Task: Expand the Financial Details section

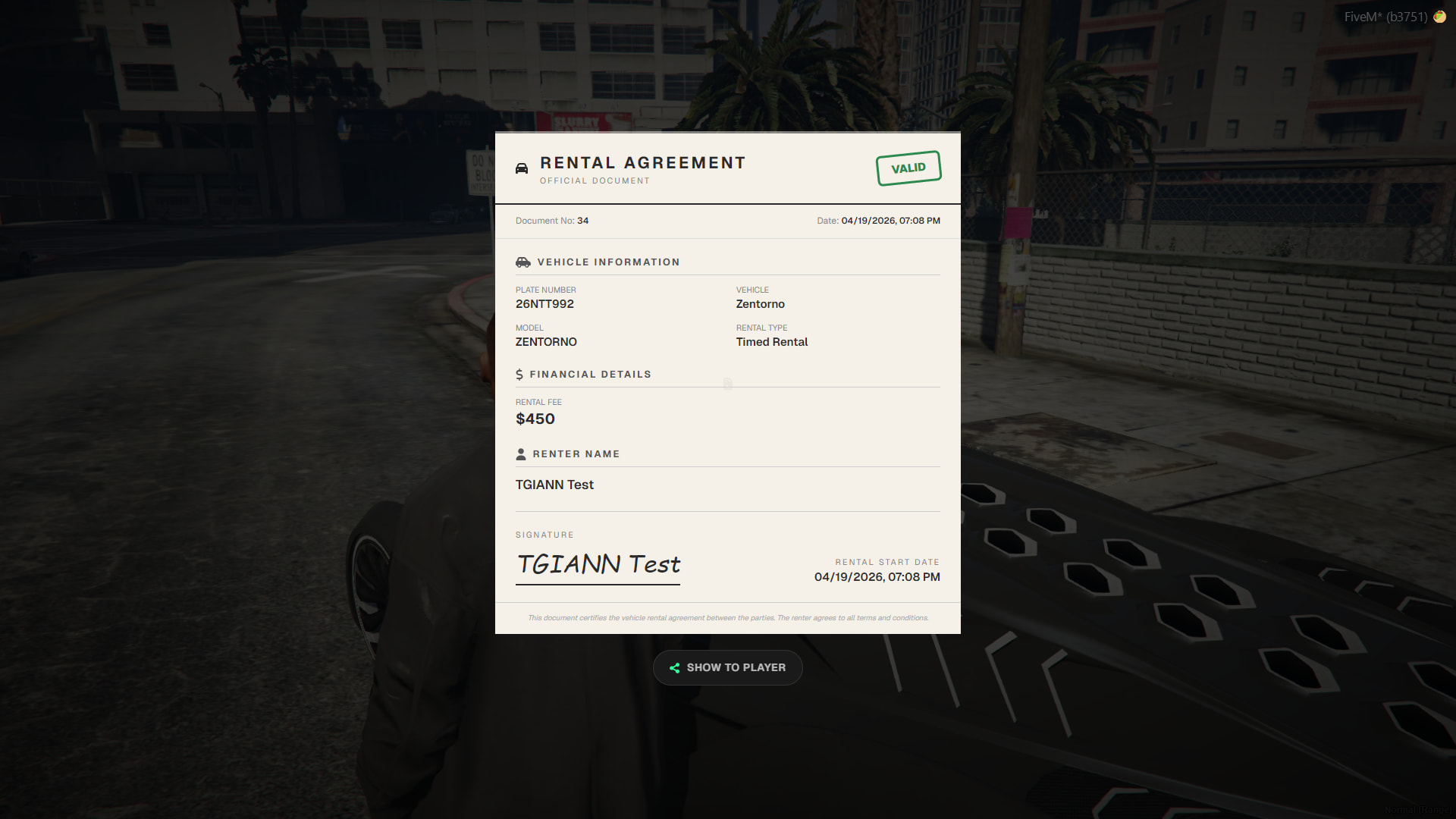Action: point(591,374)
